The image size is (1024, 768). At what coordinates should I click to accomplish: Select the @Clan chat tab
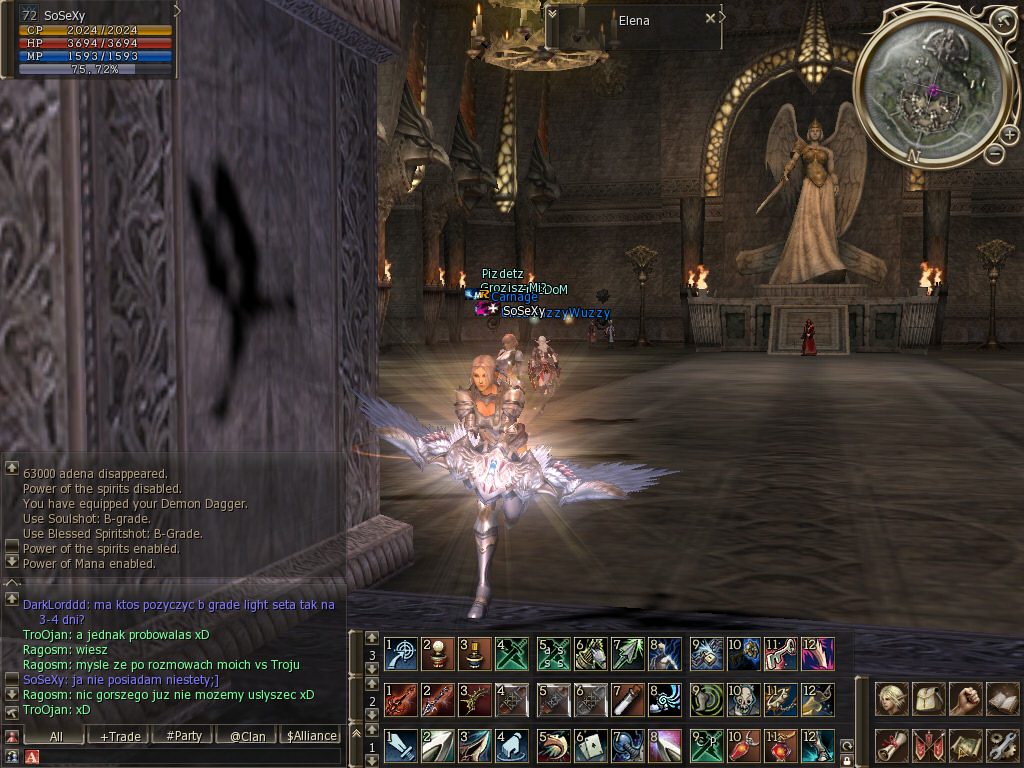pos(247,736)
